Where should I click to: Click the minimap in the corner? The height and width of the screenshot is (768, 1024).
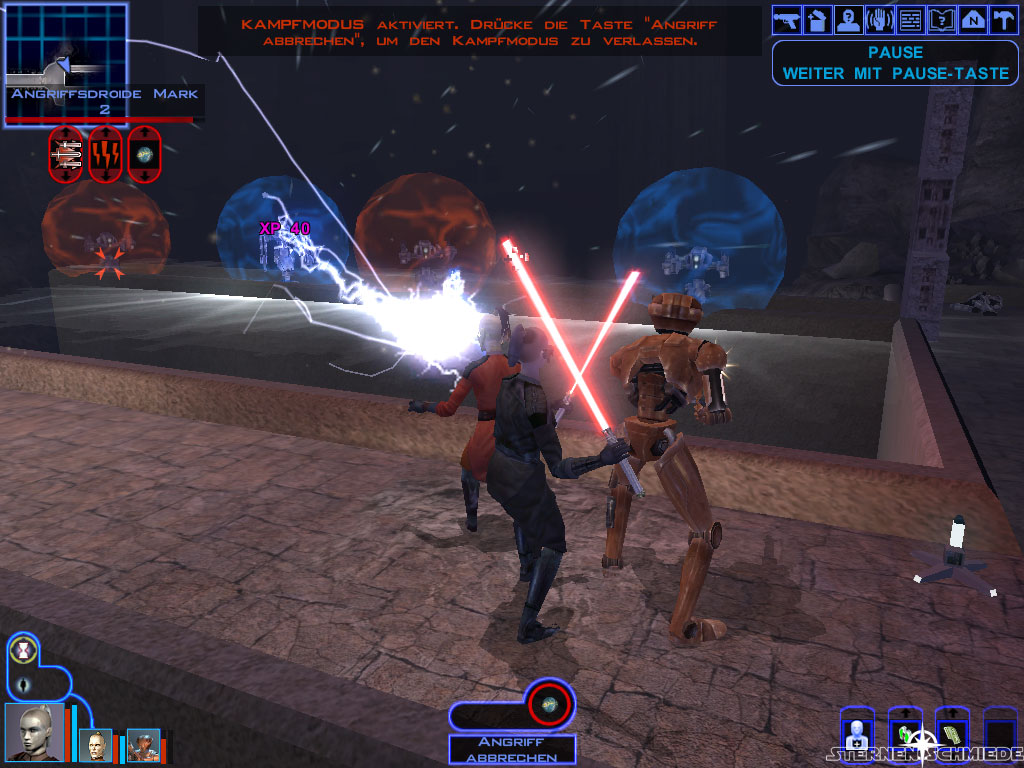coord(67,46)
